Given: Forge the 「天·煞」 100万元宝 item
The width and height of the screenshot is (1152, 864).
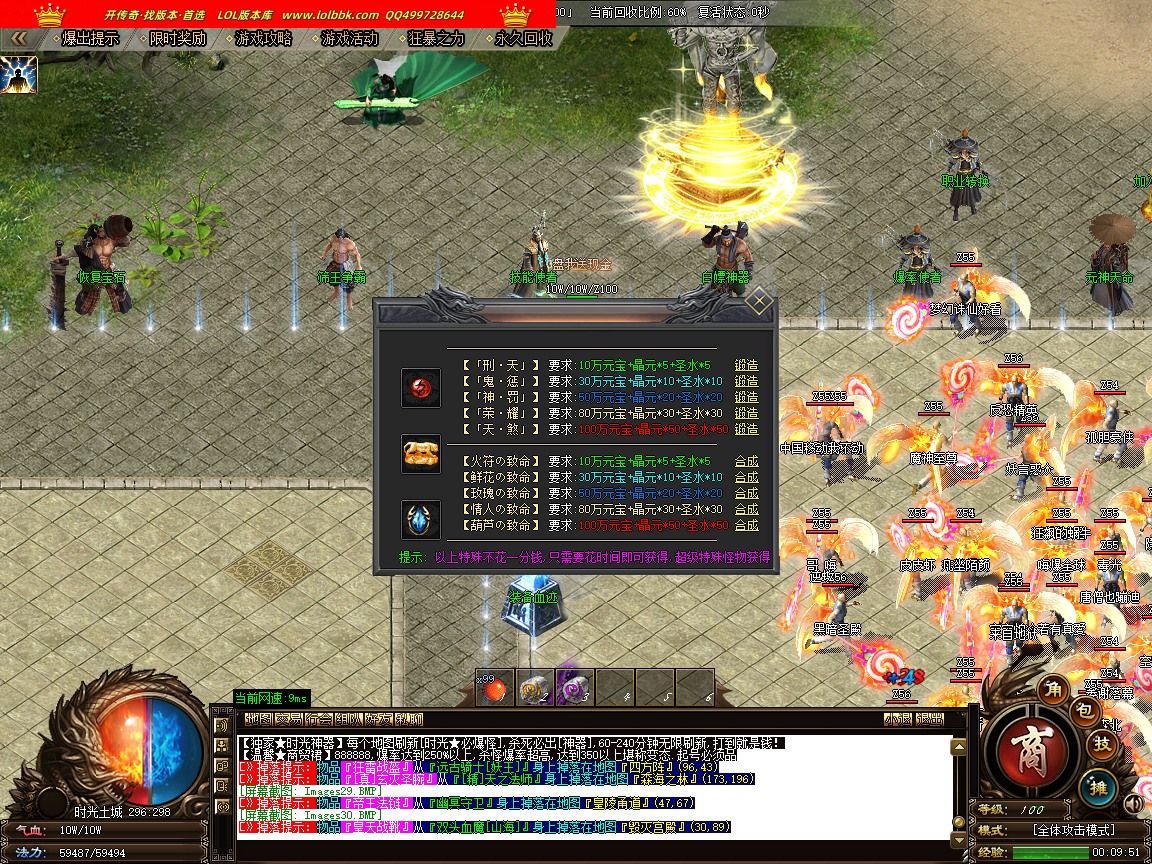Looking at the screenshot, I should (x=746, y=429).
